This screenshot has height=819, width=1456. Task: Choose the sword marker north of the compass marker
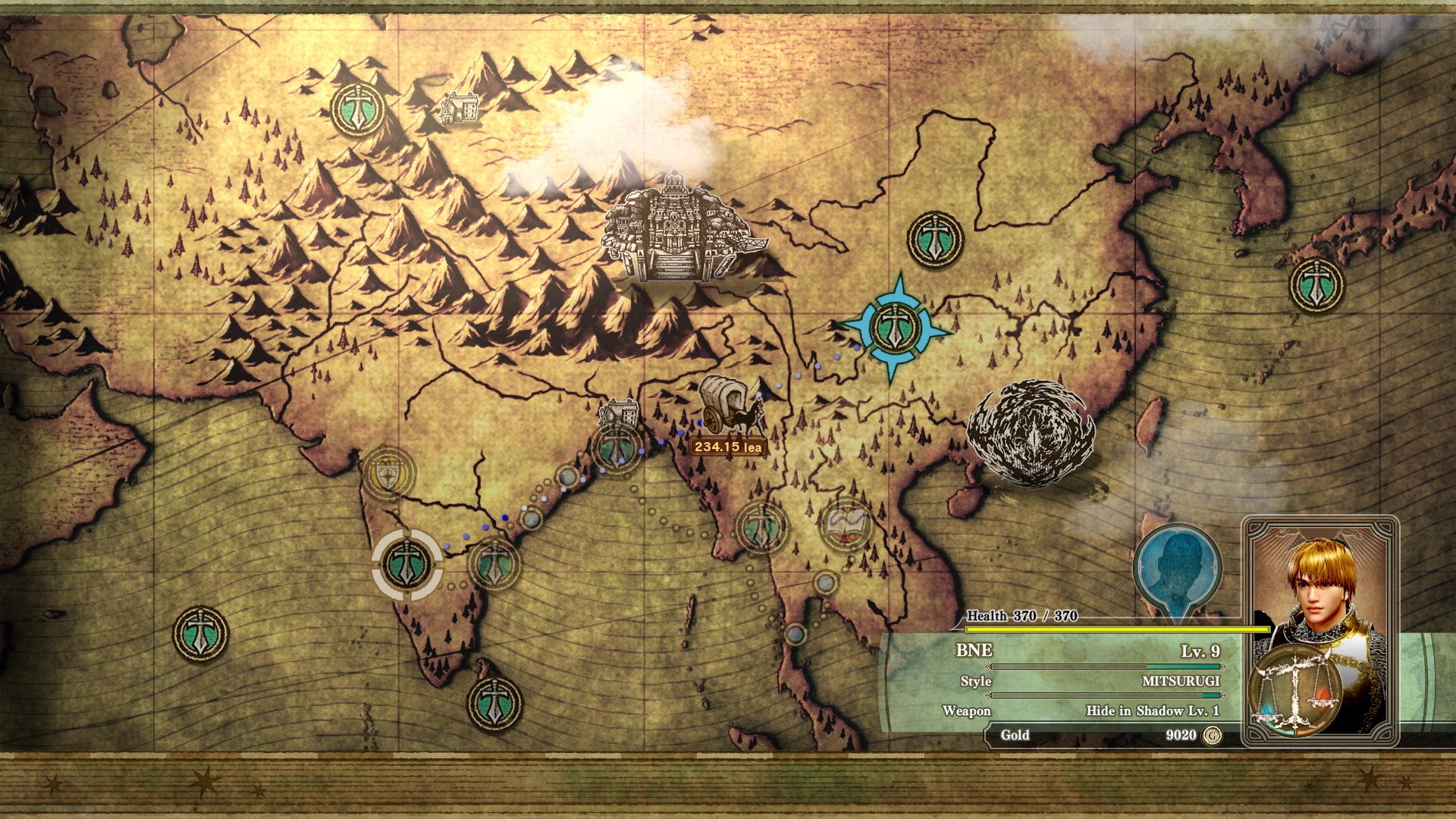[935, 239]
